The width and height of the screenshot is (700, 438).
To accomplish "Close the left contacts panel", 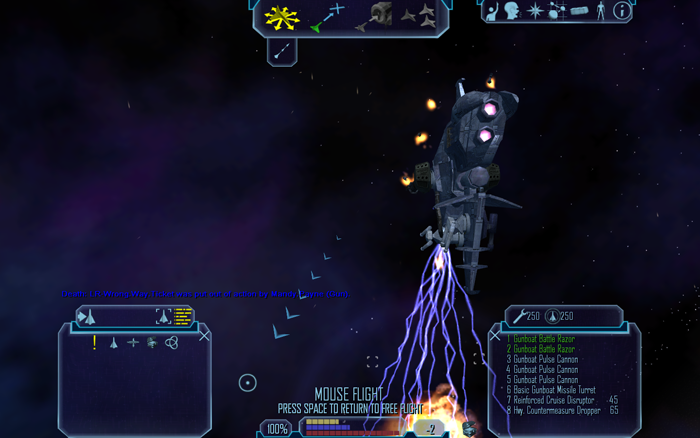I will pos(204,336).
